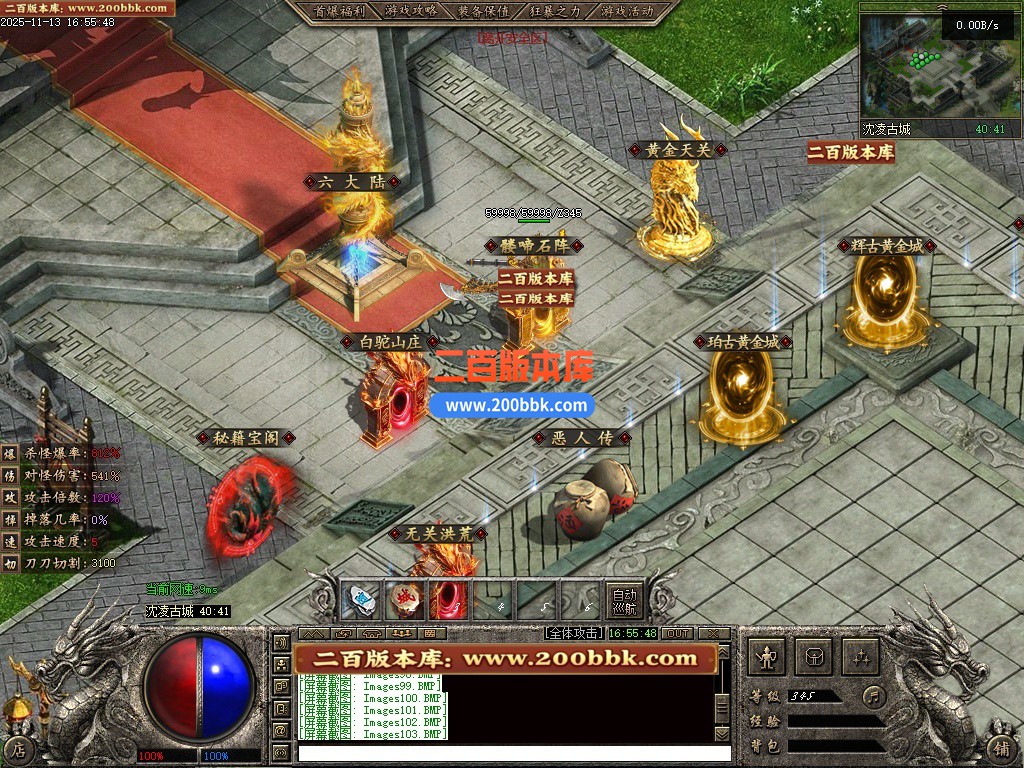Open the 狂暴之力 top menu
1024x768 pixels.
[555, 11]
